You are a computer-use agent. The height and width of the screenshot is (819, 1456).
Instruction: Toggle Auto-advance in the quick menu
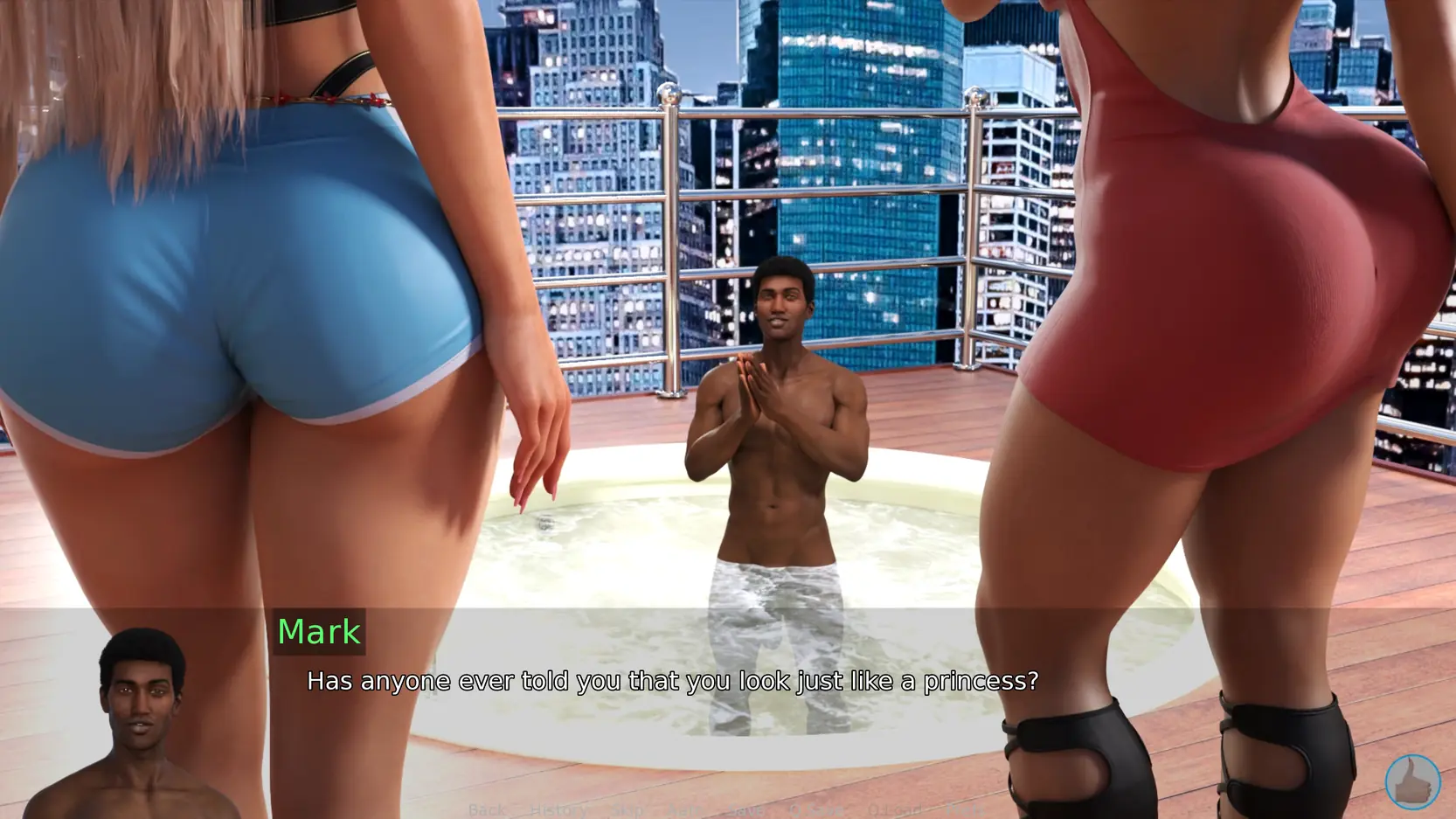click(684, 810)
